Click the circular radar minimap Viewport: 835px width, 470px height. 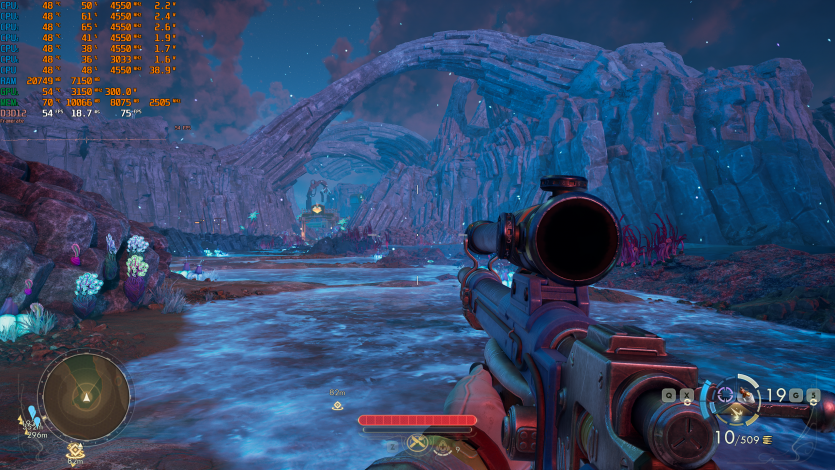click(85, 395)
